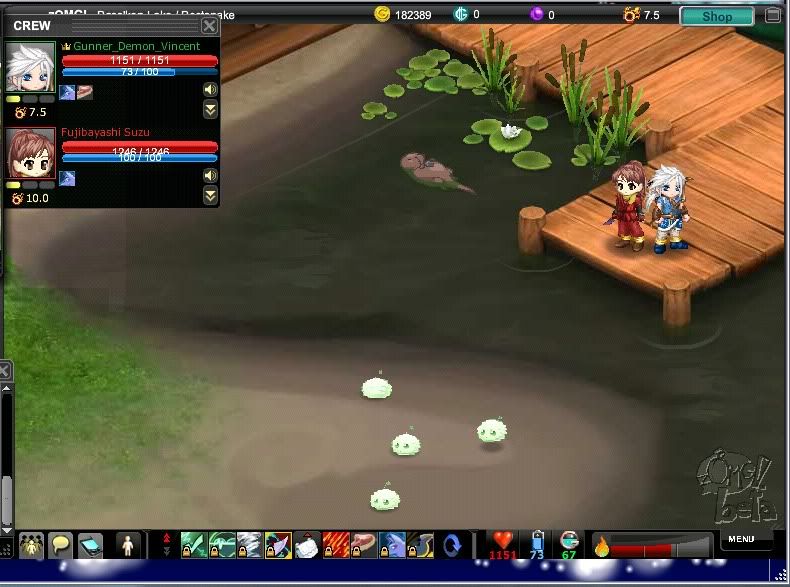Expand Fujibayashi Suzu's crew options arrow

pos(210,196)
